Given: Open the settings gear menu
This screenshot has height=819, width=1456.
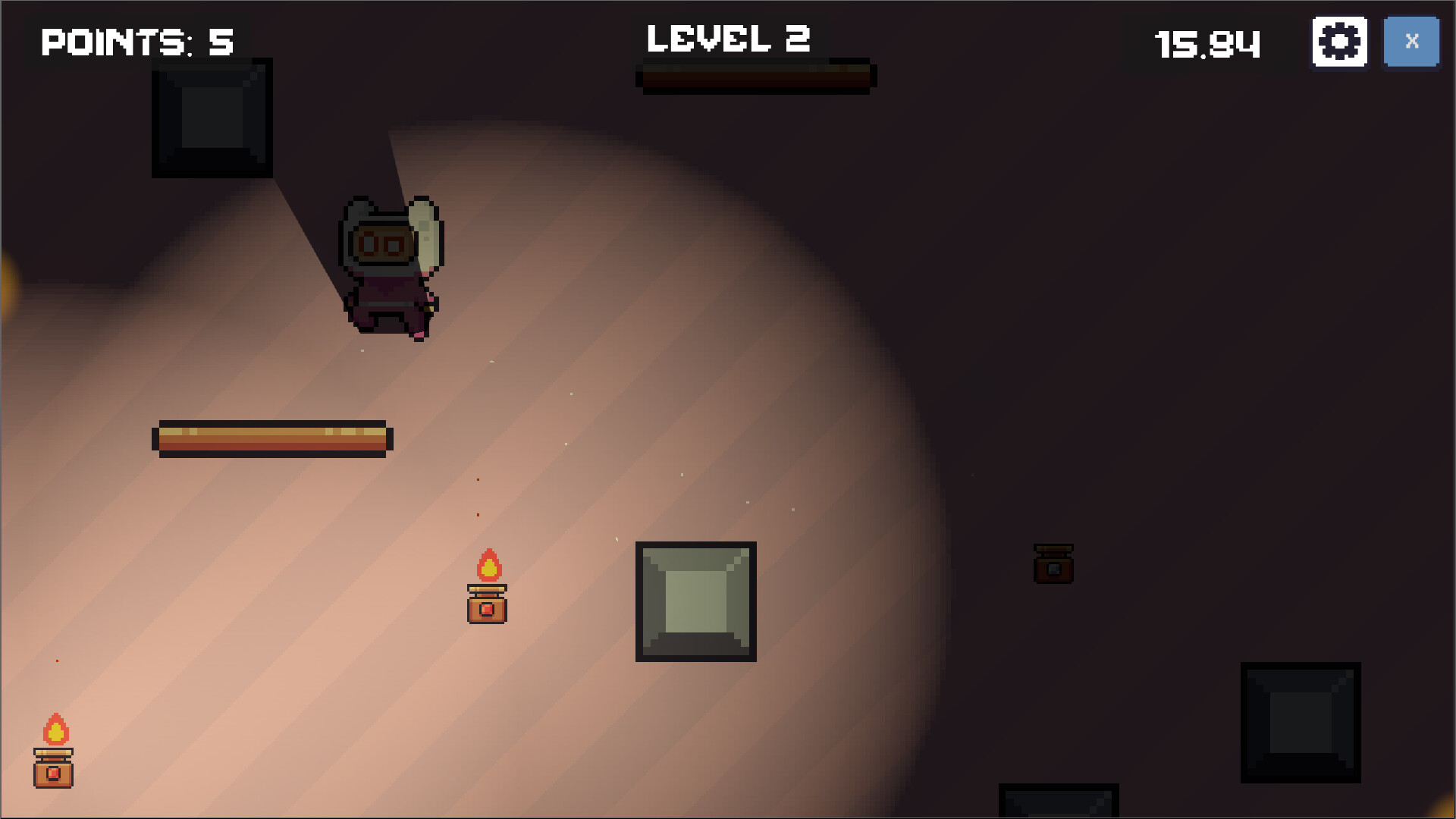Looking at the screenshot, I should tap(1339, 42).
